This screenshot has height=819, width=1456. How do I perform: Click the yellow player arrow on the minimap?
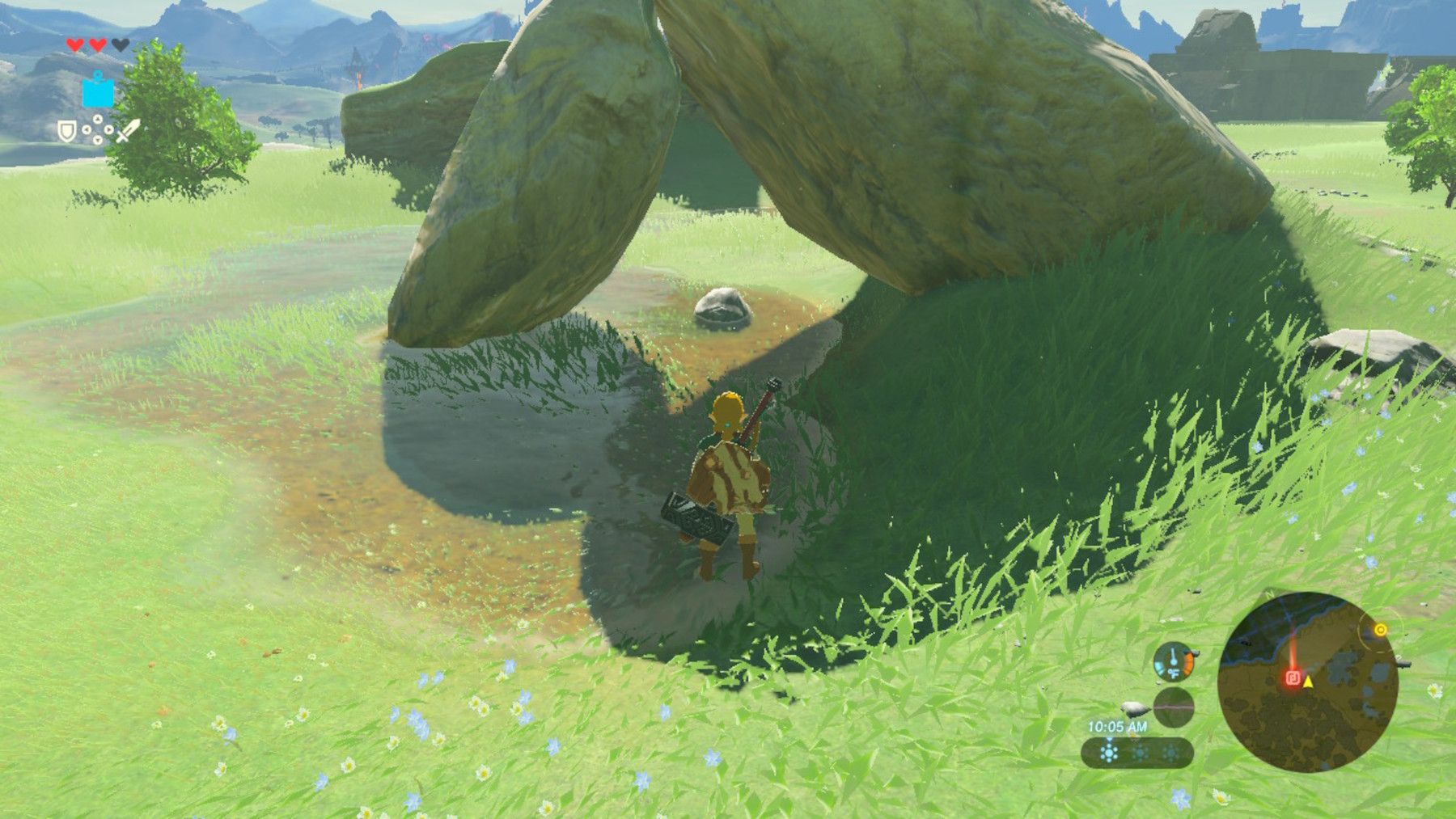click(1308, 682)
